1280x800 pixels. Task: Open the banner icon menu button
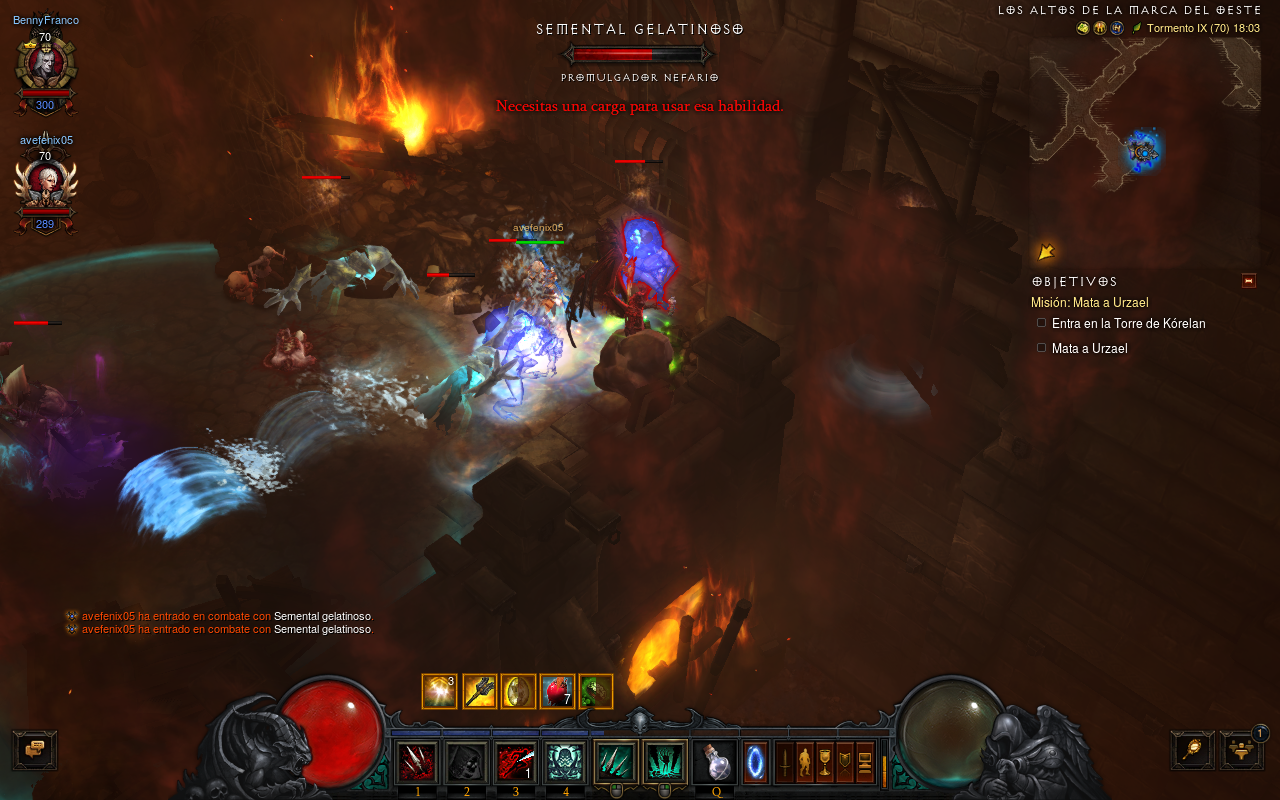click(845, 763)
